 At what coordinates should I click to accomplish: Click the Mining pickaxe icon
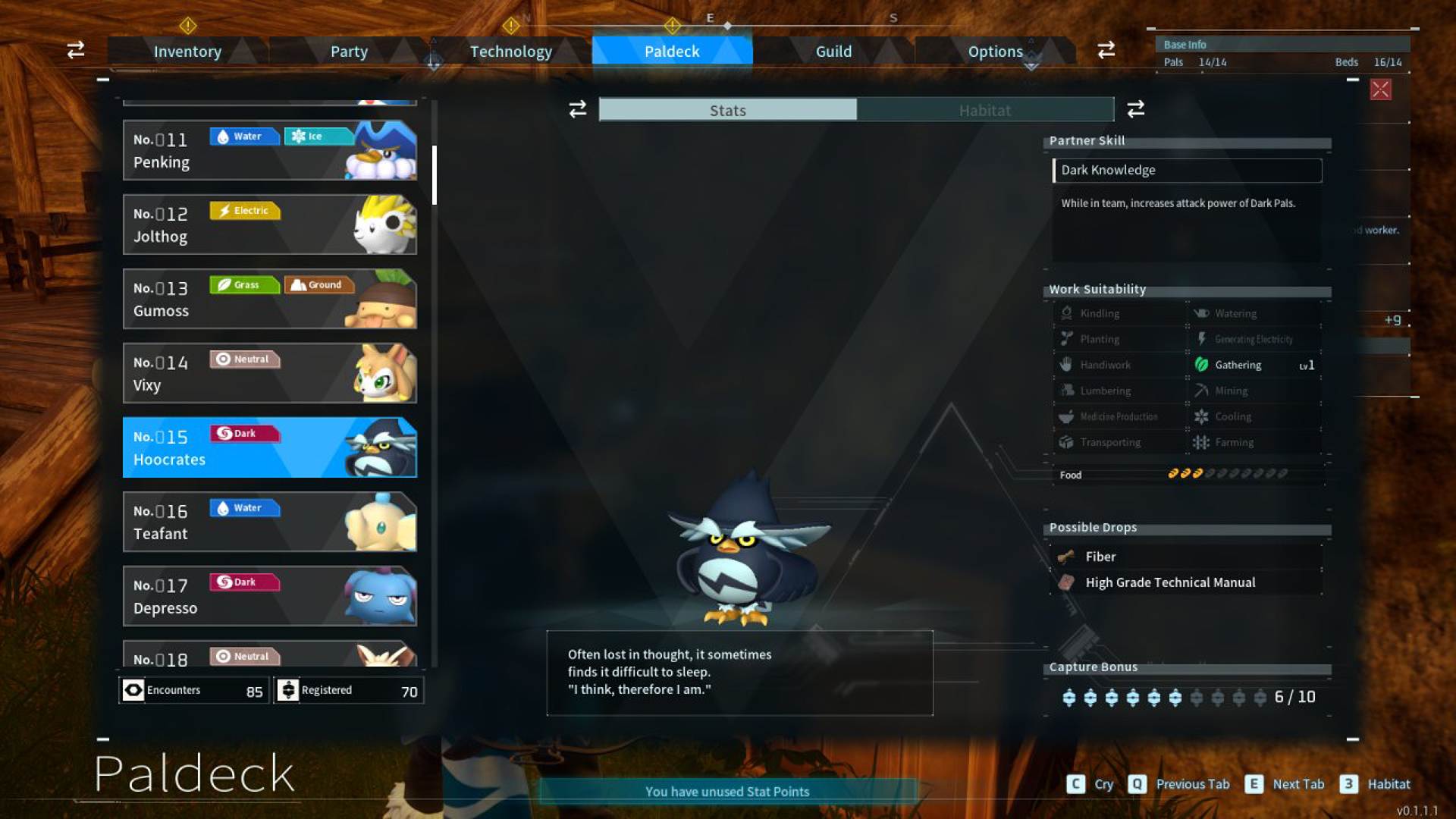coord(1203,390)
